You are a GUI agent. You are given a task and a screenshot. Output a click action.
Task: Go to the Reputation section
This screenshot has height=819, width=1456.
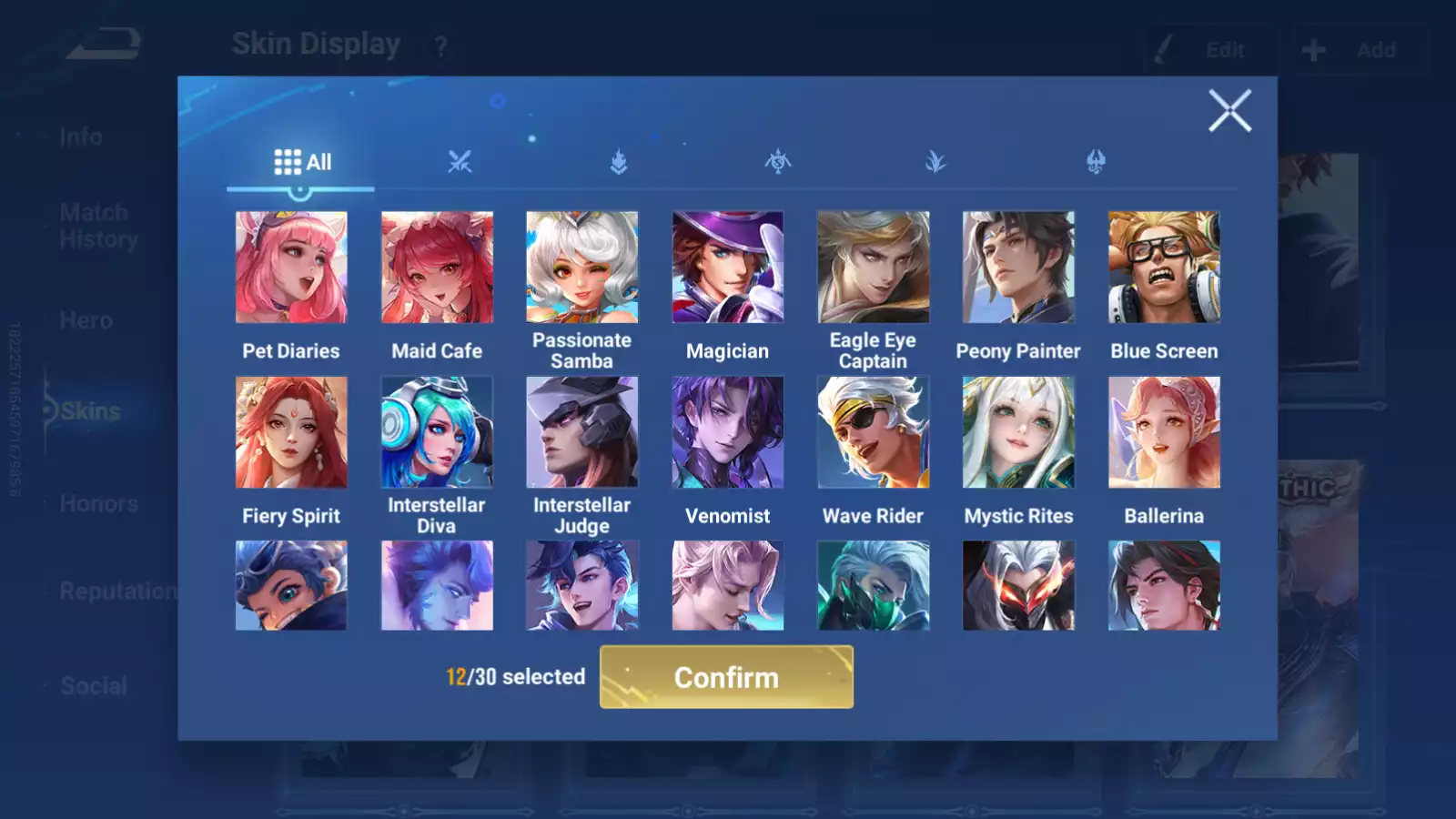(x=118, y=591)
